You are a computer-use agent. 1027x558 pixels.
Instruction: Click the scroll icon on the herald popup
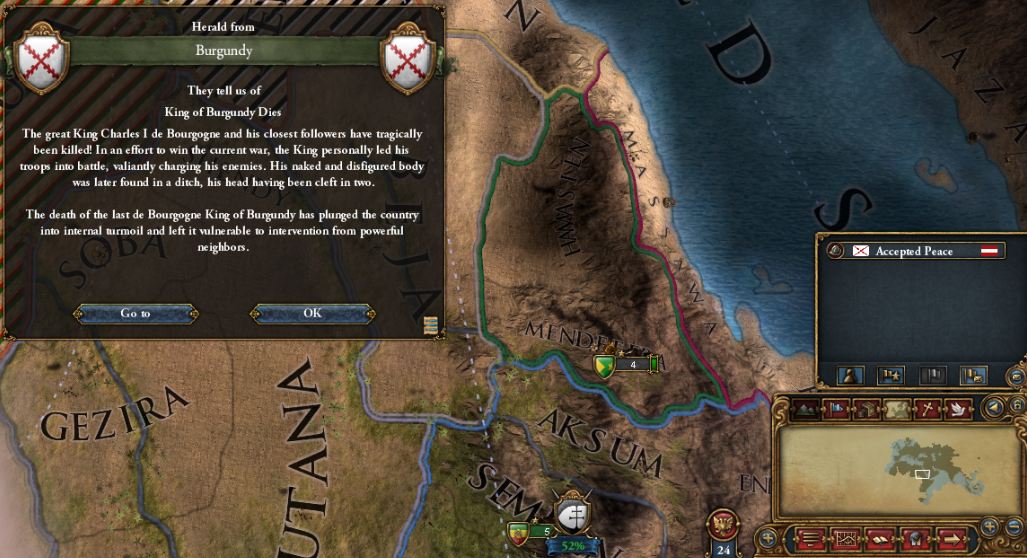pos(432,324)
